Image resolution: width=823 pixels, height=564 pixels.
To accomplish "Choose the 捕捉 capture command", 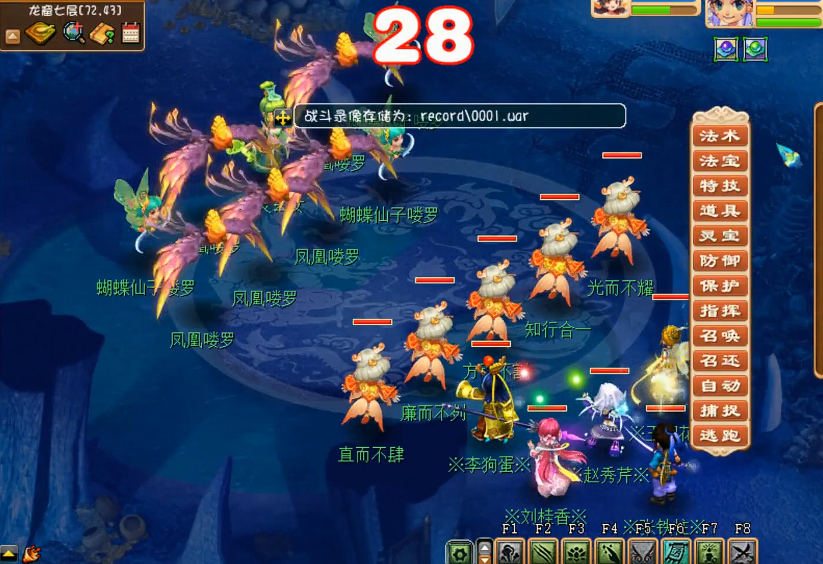I will (x=720, y=411).
